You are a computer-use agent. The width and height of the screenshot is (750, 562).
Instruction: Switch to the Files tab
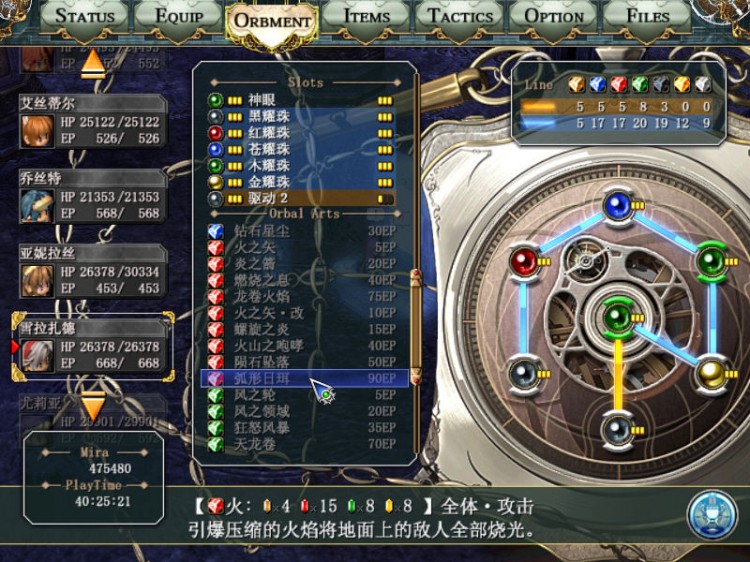[x=647, y=16]
